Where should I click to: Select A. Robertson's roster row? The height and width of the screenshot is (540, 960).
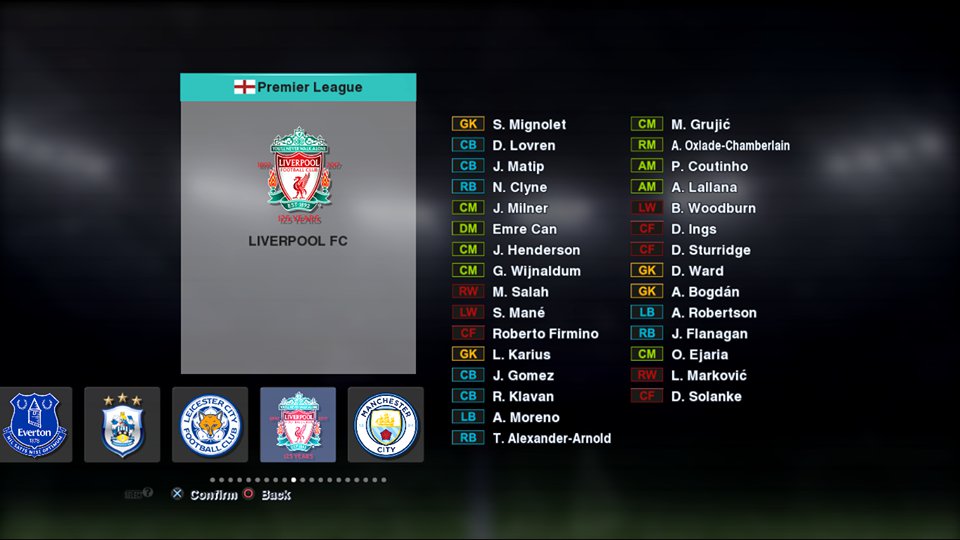(x=714, y=313)
